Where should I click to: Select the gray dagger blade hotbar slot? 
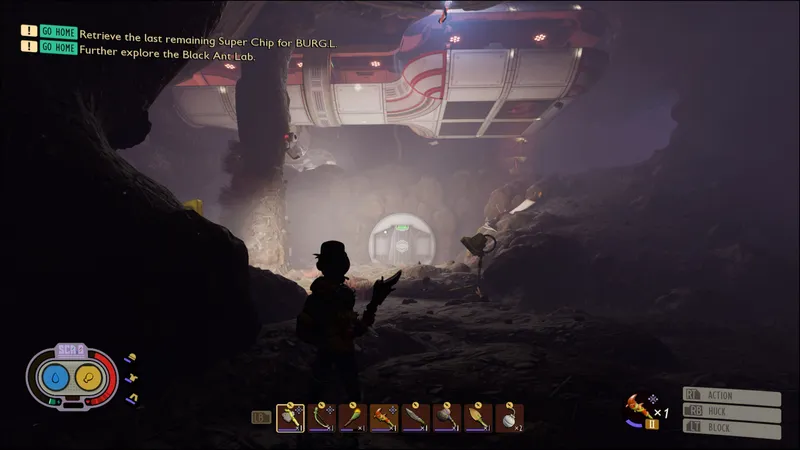tap(416, 418)
